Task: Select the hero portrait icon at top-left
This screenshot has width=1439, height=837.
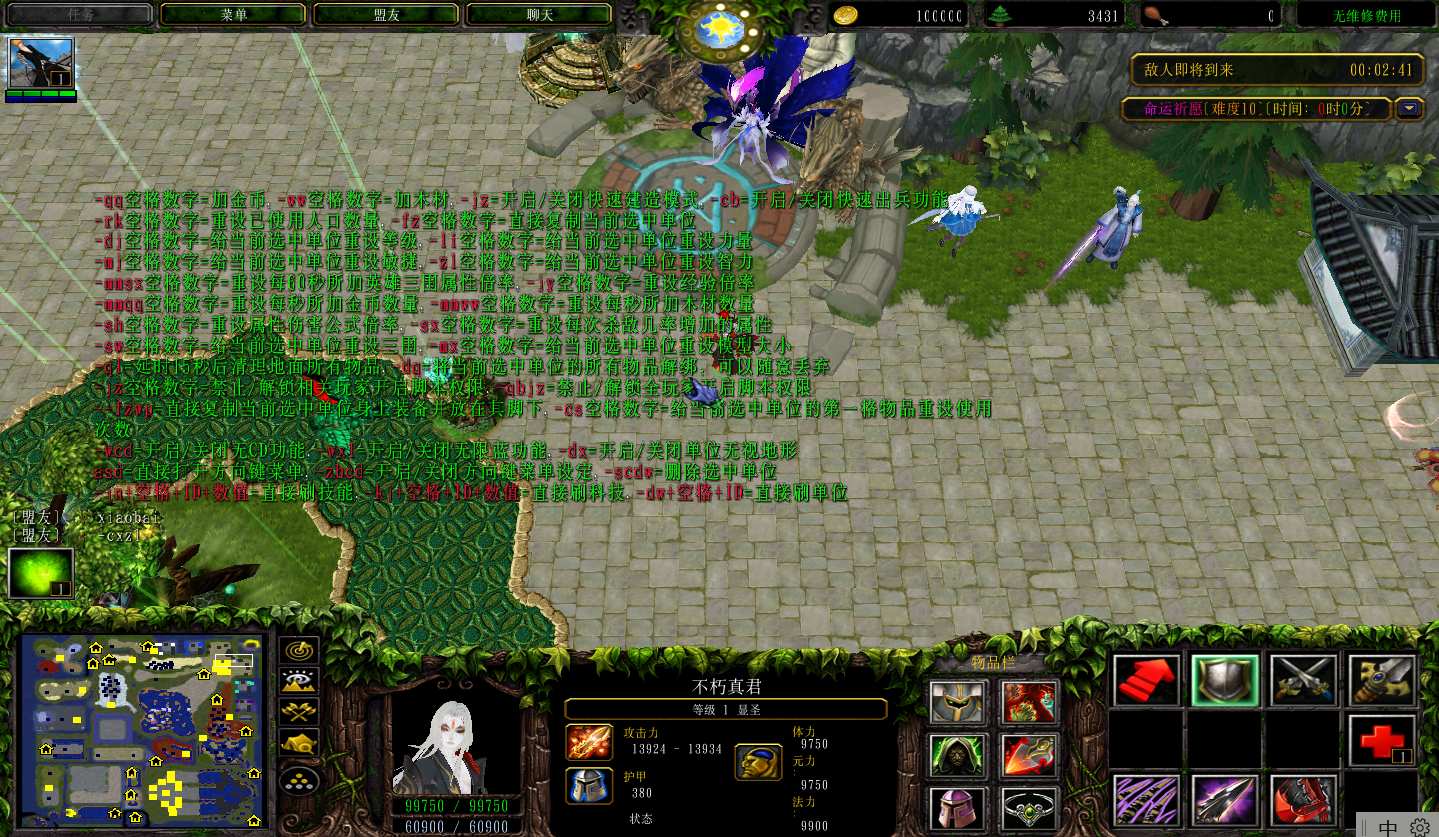Action: click(41, 64)
